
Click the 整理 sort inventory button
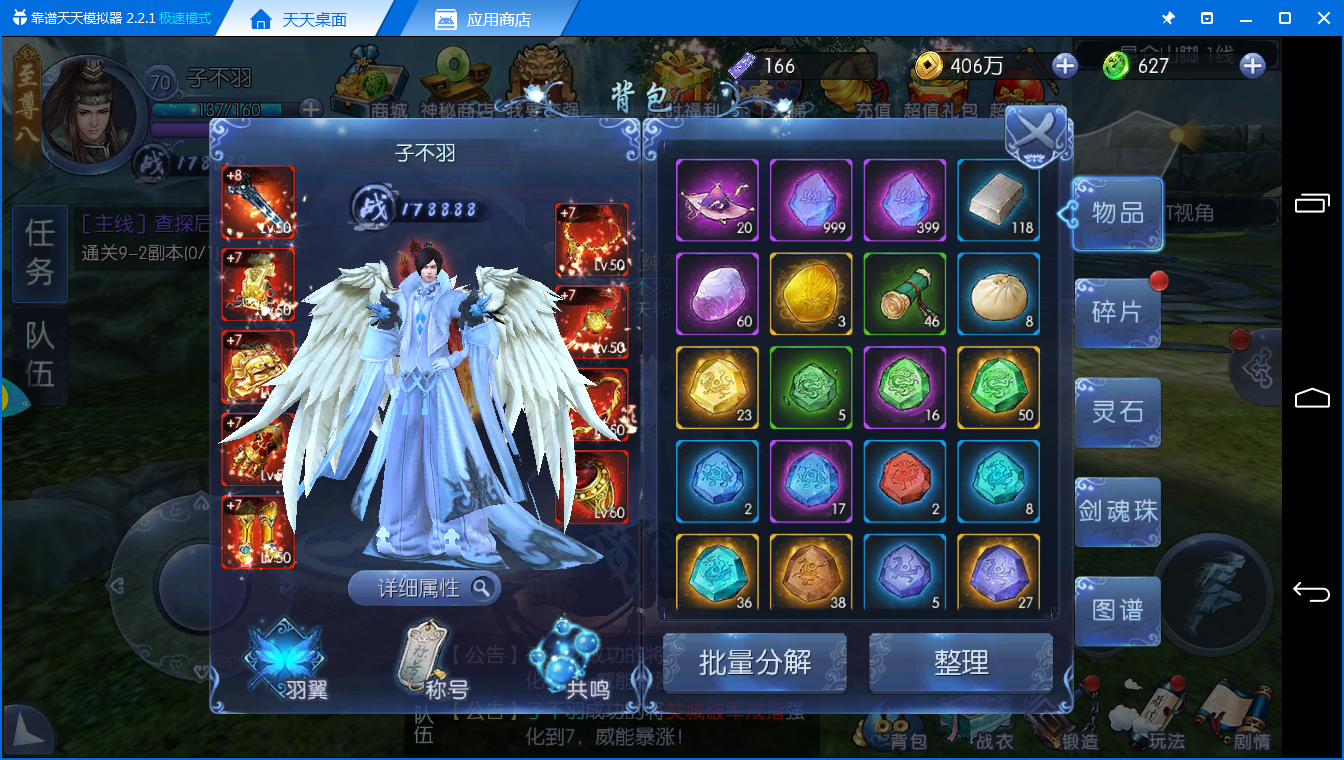(959, 662)
